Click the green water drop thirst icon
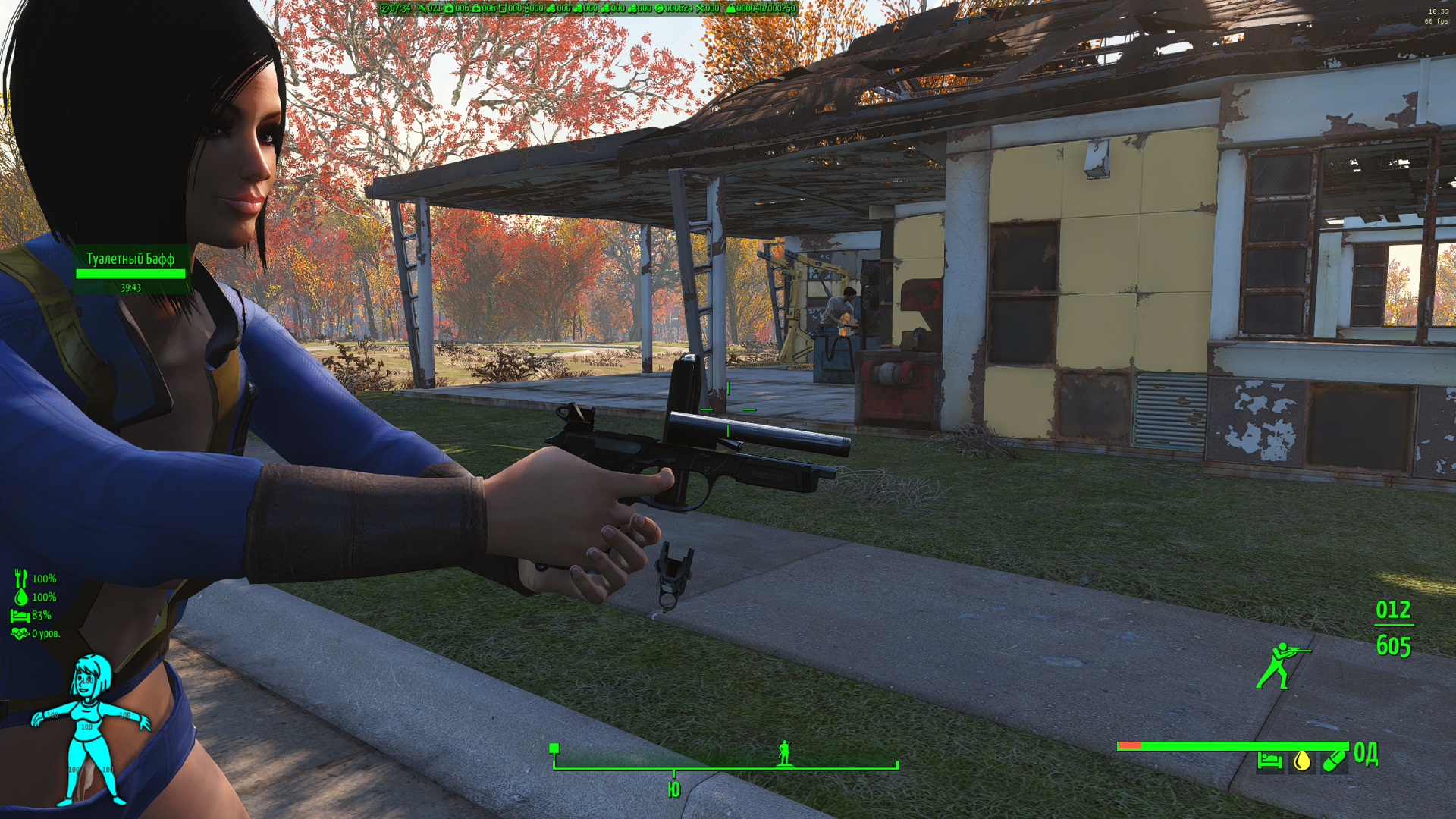 [x=21, y=597]
